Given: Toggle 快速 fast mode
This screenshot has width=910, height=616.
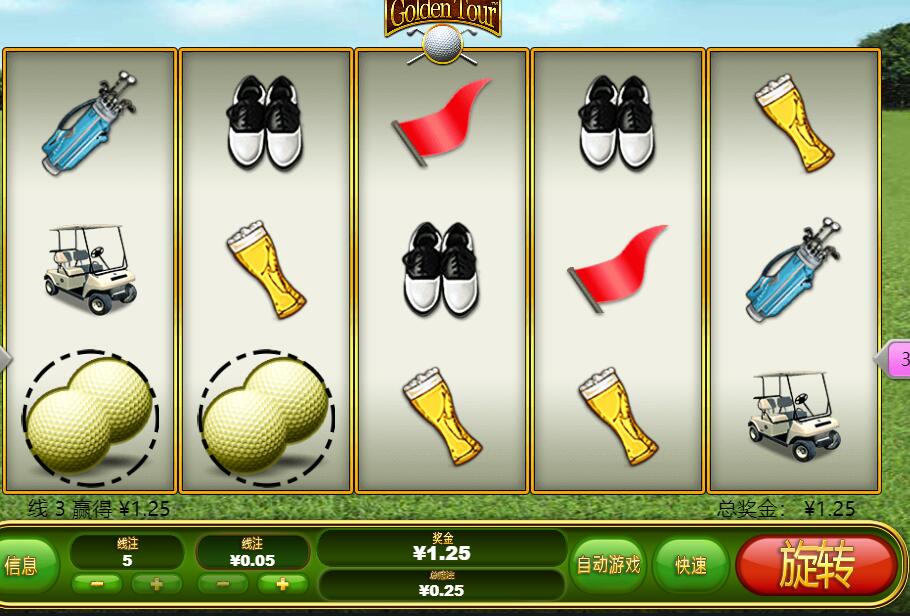Looking at the screenshot, I should pos(691,566).
